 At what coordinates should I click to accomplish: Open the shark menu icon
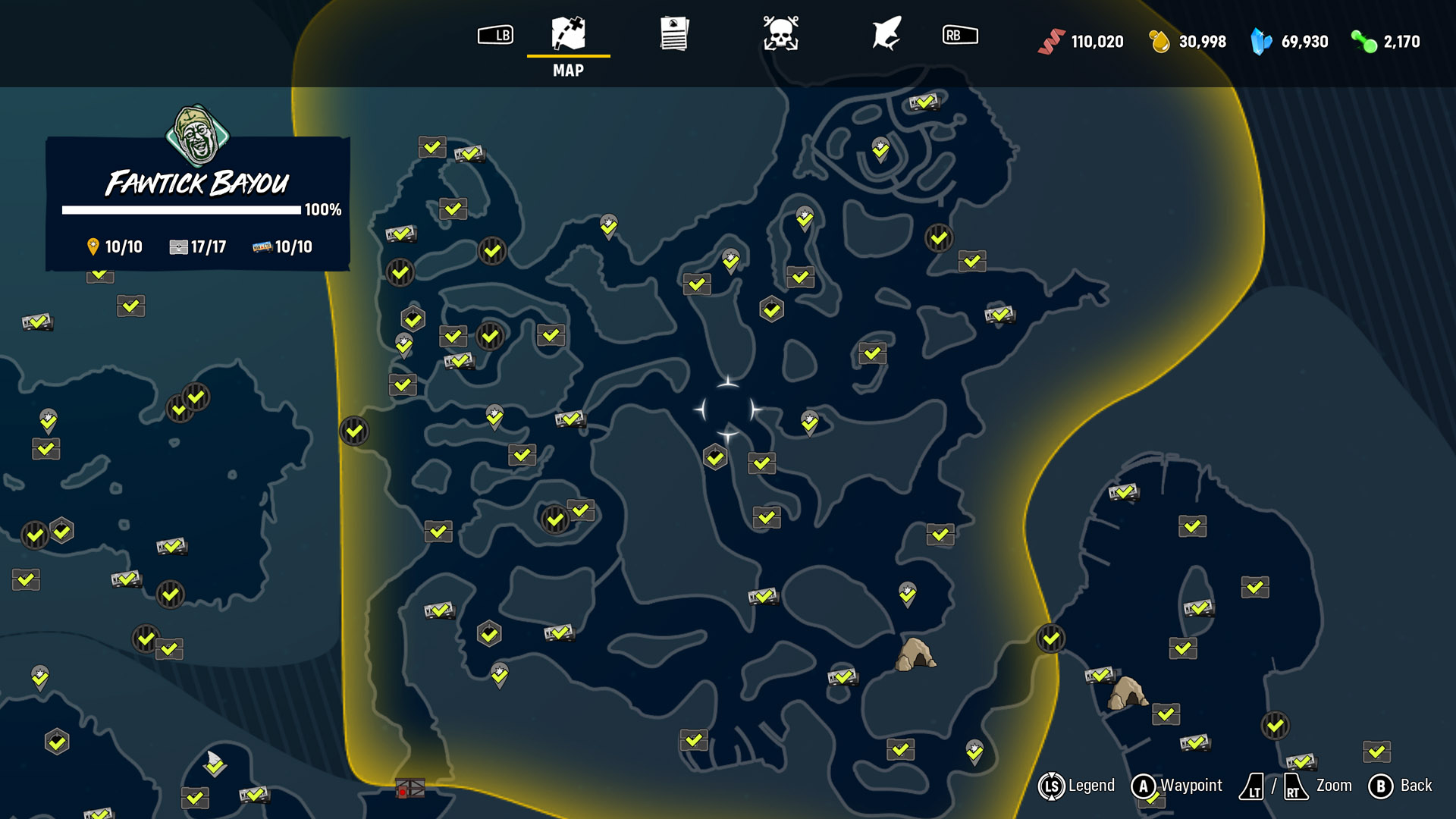886,34
